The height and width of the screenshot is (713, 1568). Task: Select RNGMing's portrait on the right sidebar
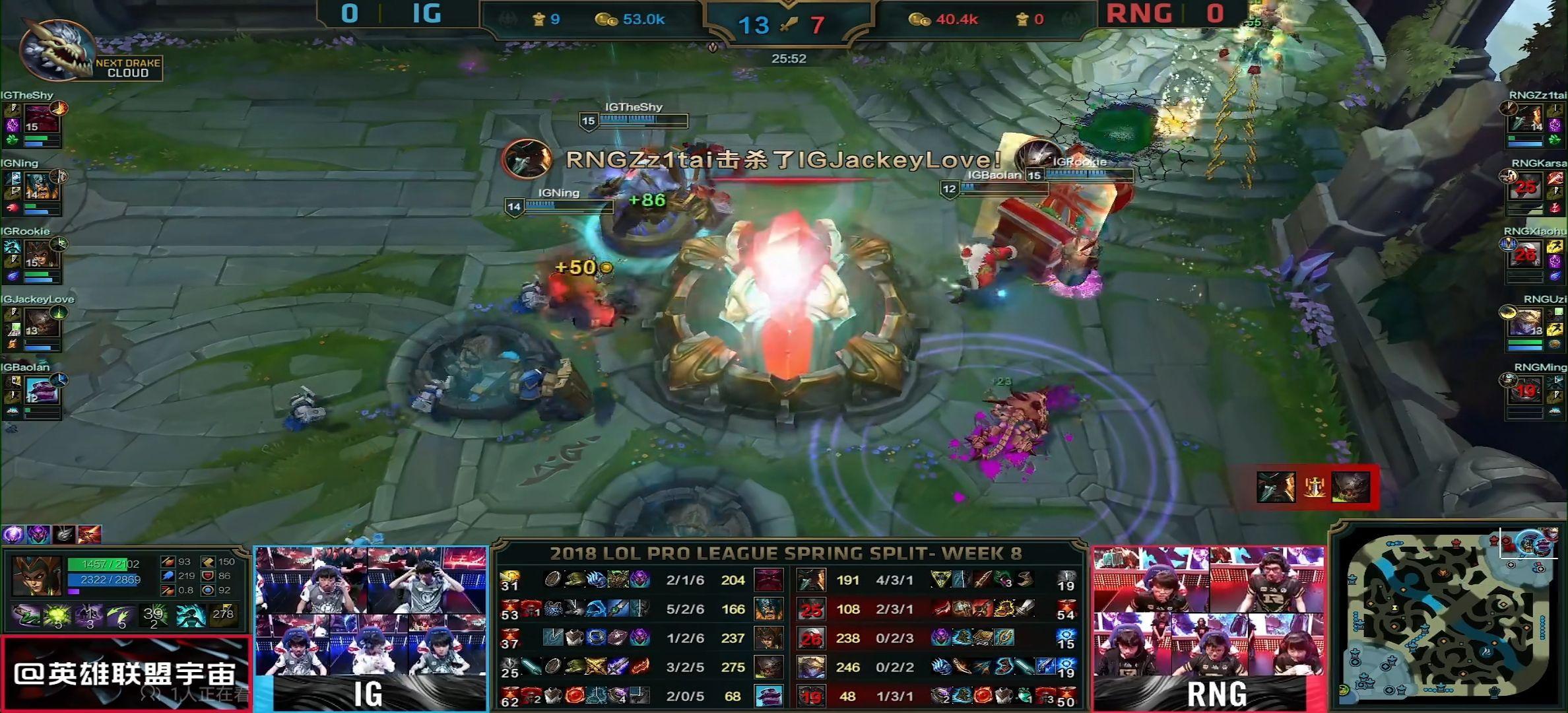pos(1526,391)
